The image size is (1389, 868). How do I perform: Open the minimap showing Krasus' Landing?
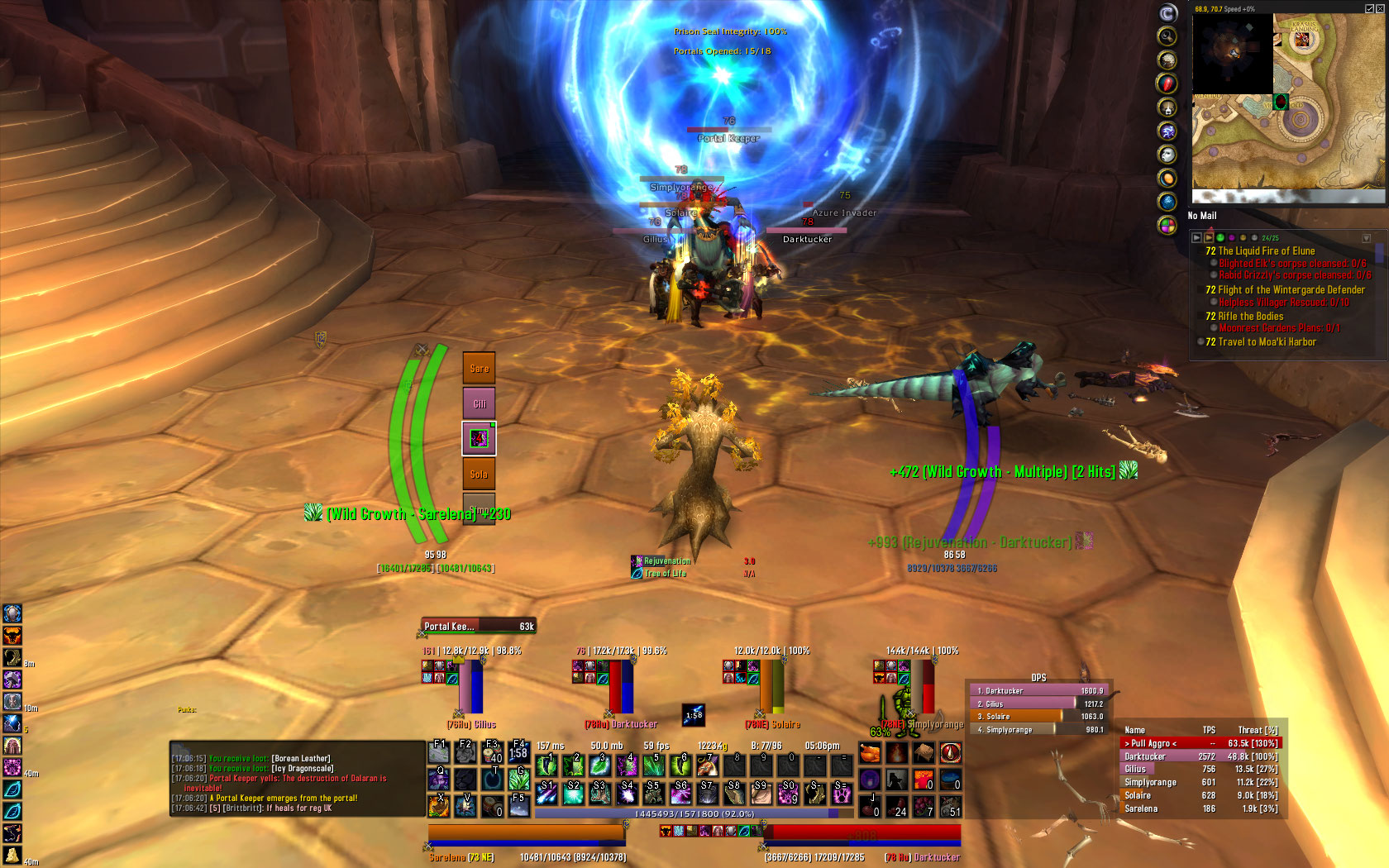pyautogui.click(x=1289, y=101)
